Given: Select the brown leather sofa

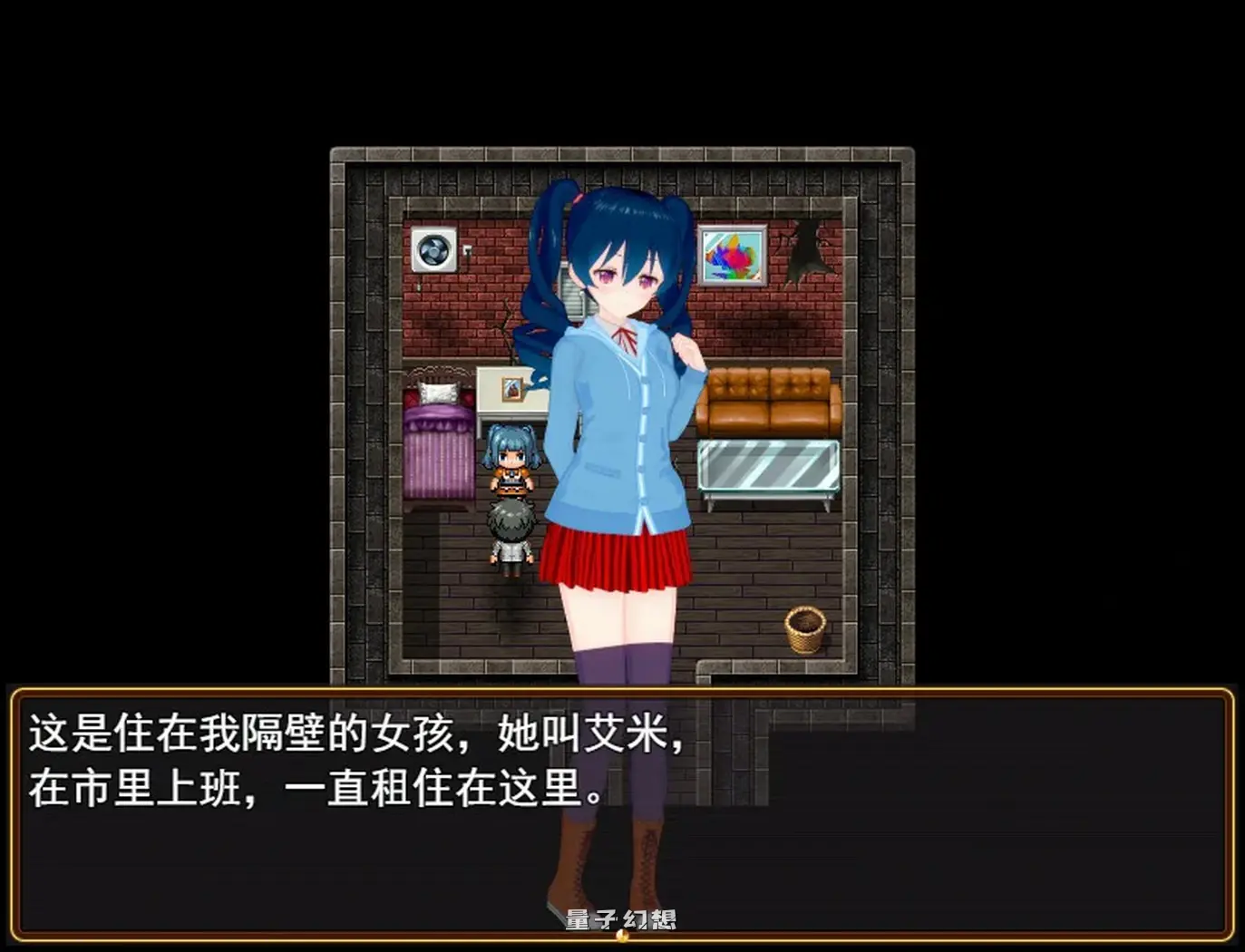Looking at the screenshot, I should 769,397.
